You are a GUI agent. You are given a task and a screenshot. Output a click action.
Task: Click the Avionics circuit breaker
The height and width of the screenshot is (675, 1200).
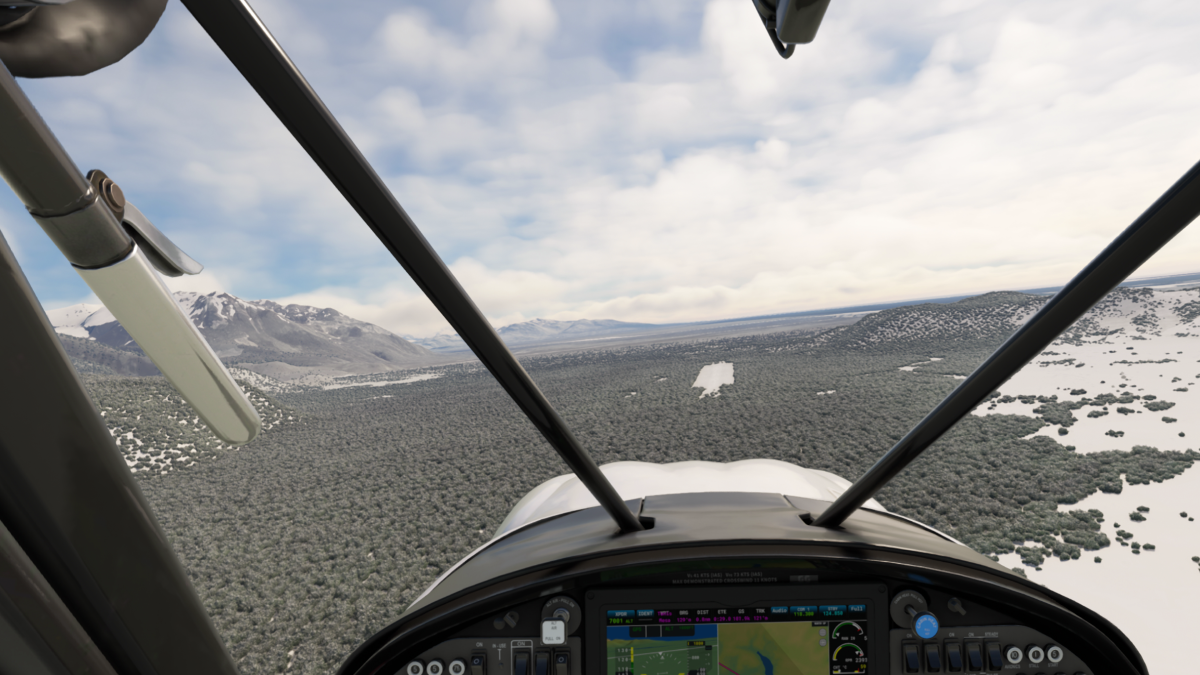(1013, 655)
